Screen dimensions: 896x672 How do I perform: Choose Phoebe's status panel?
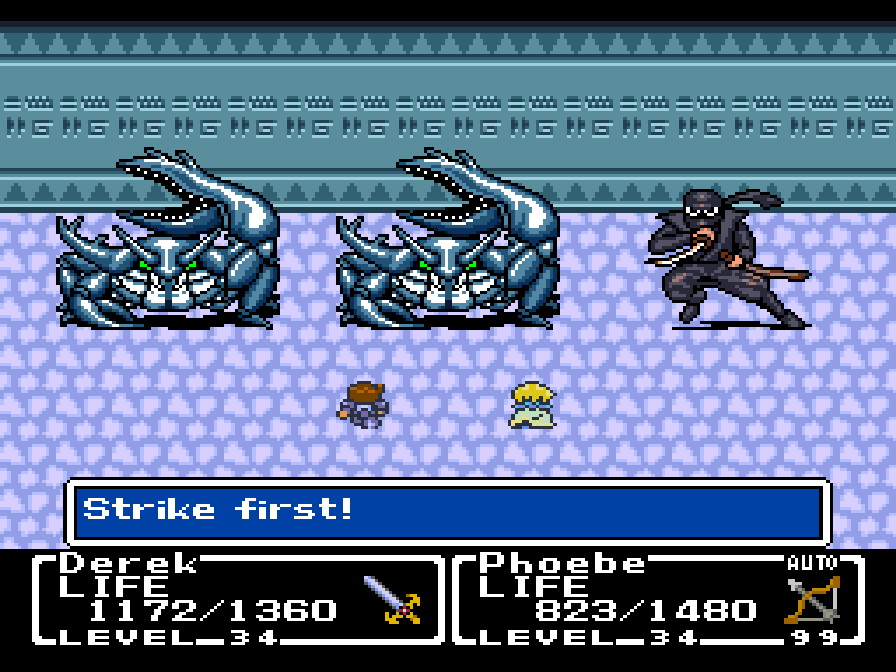click(x=658, y=600)
